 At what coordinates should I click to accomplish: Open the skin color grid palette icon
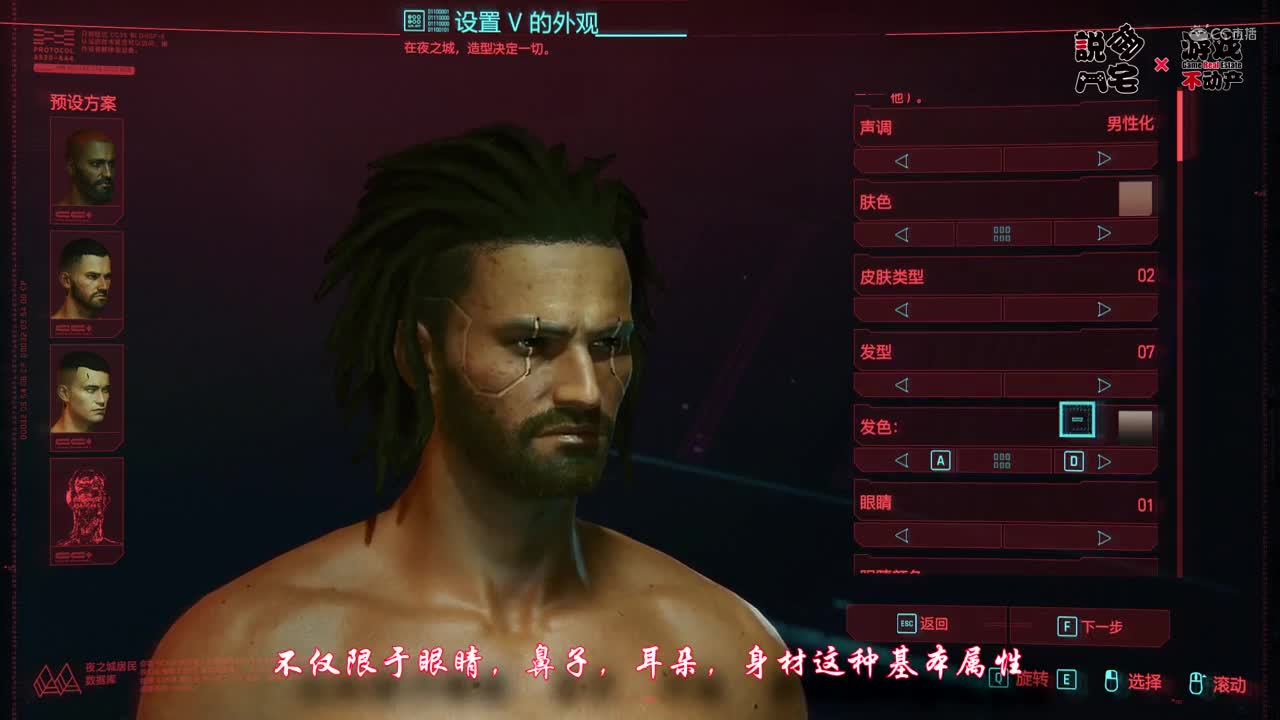[x=1001, y=232]
